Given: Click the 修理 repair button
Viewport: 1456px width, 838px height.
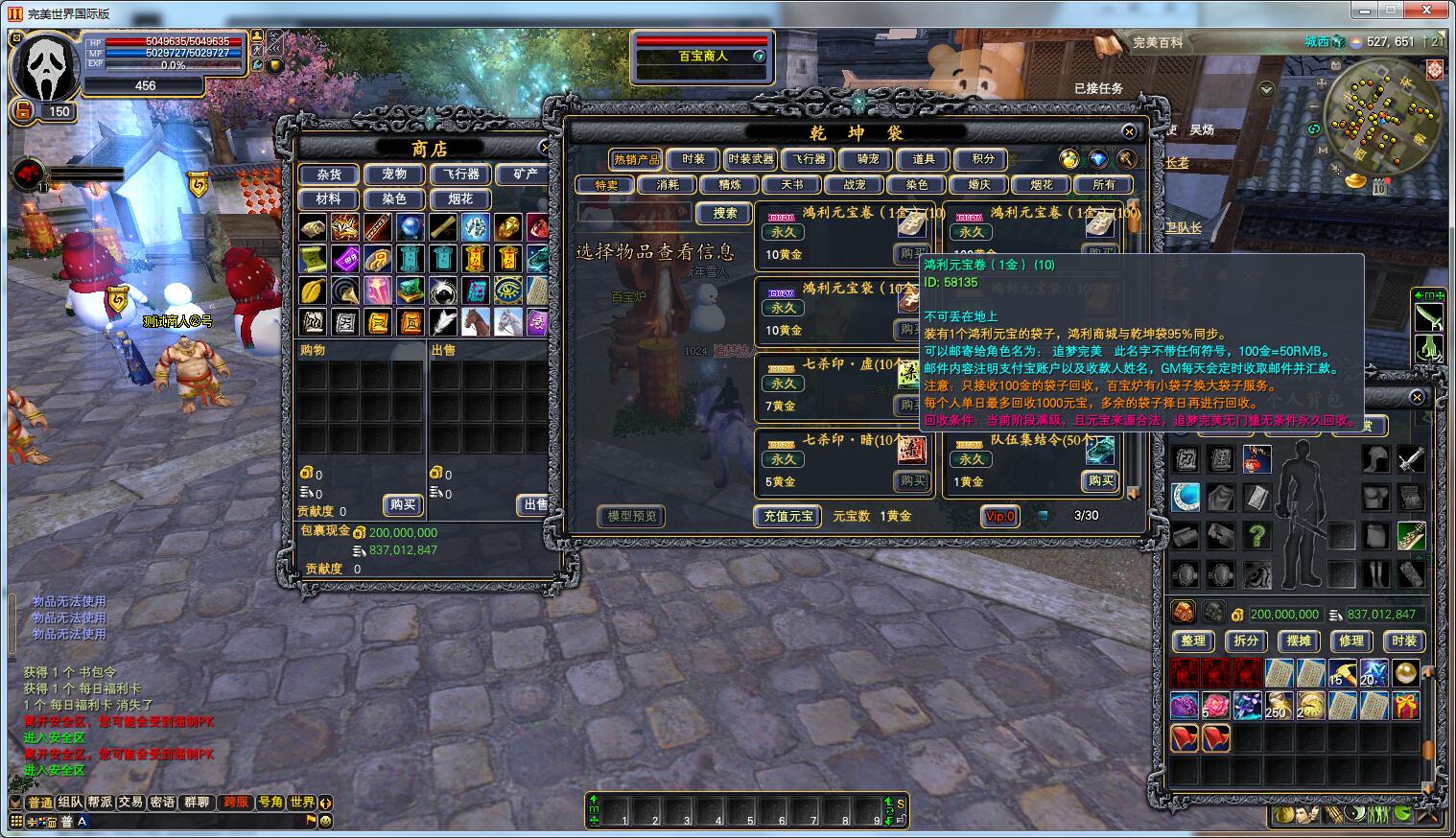Looking at the screenshot, I should click(1350, 640).
